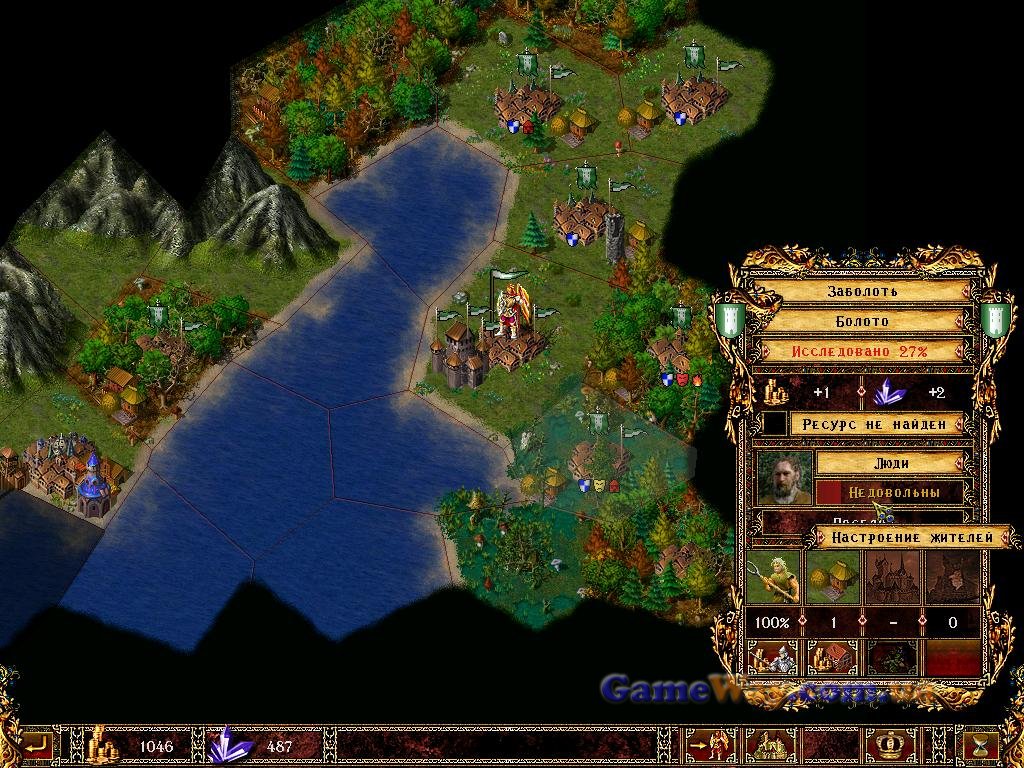Viewport: 1024px width, 768px height.
Task: Click the left white tower shield emblem
Action: (726, 320)
